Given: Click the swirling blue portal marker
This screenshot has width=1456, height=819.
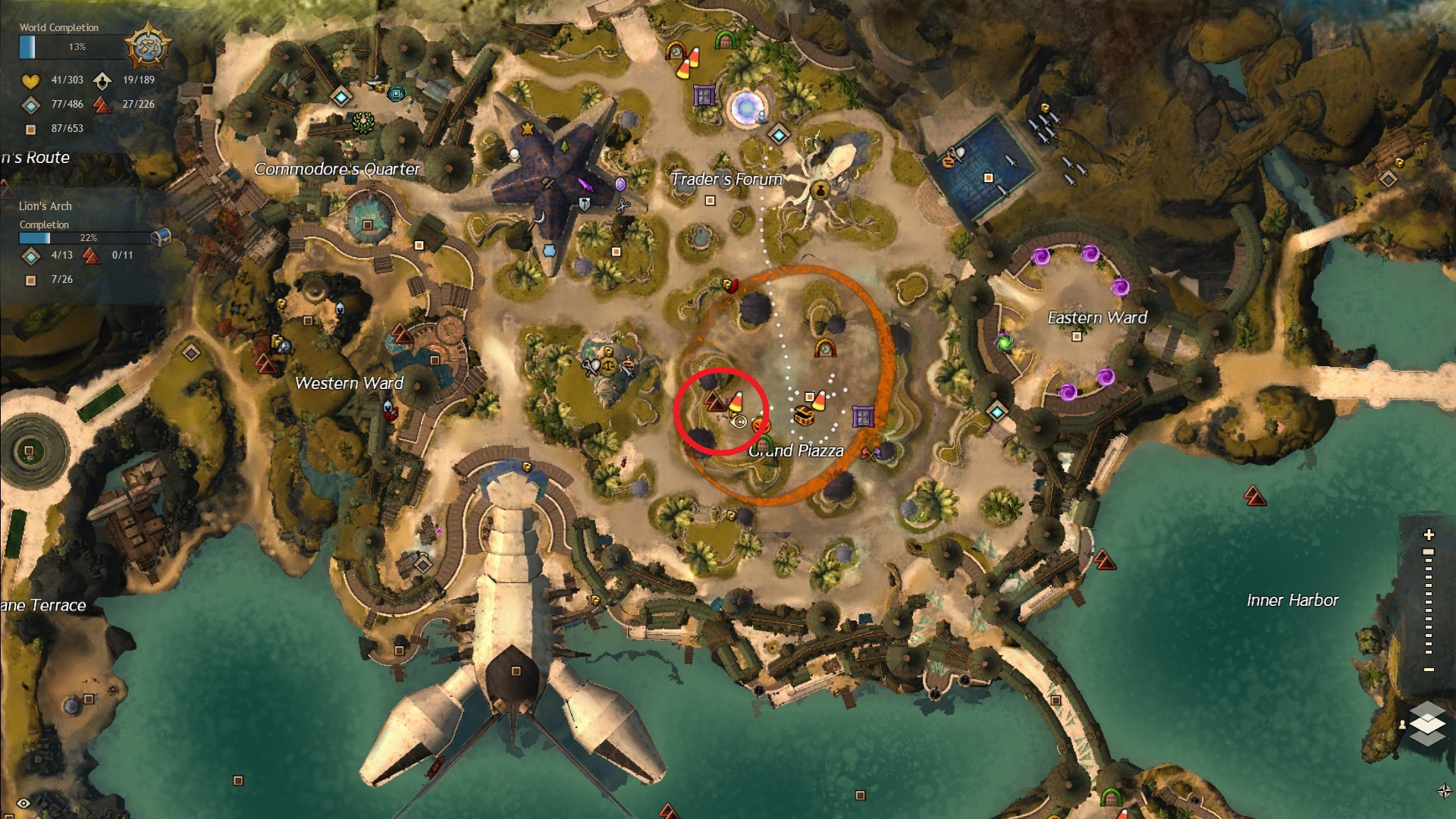Looking at the screenshot, I should 747,107.
